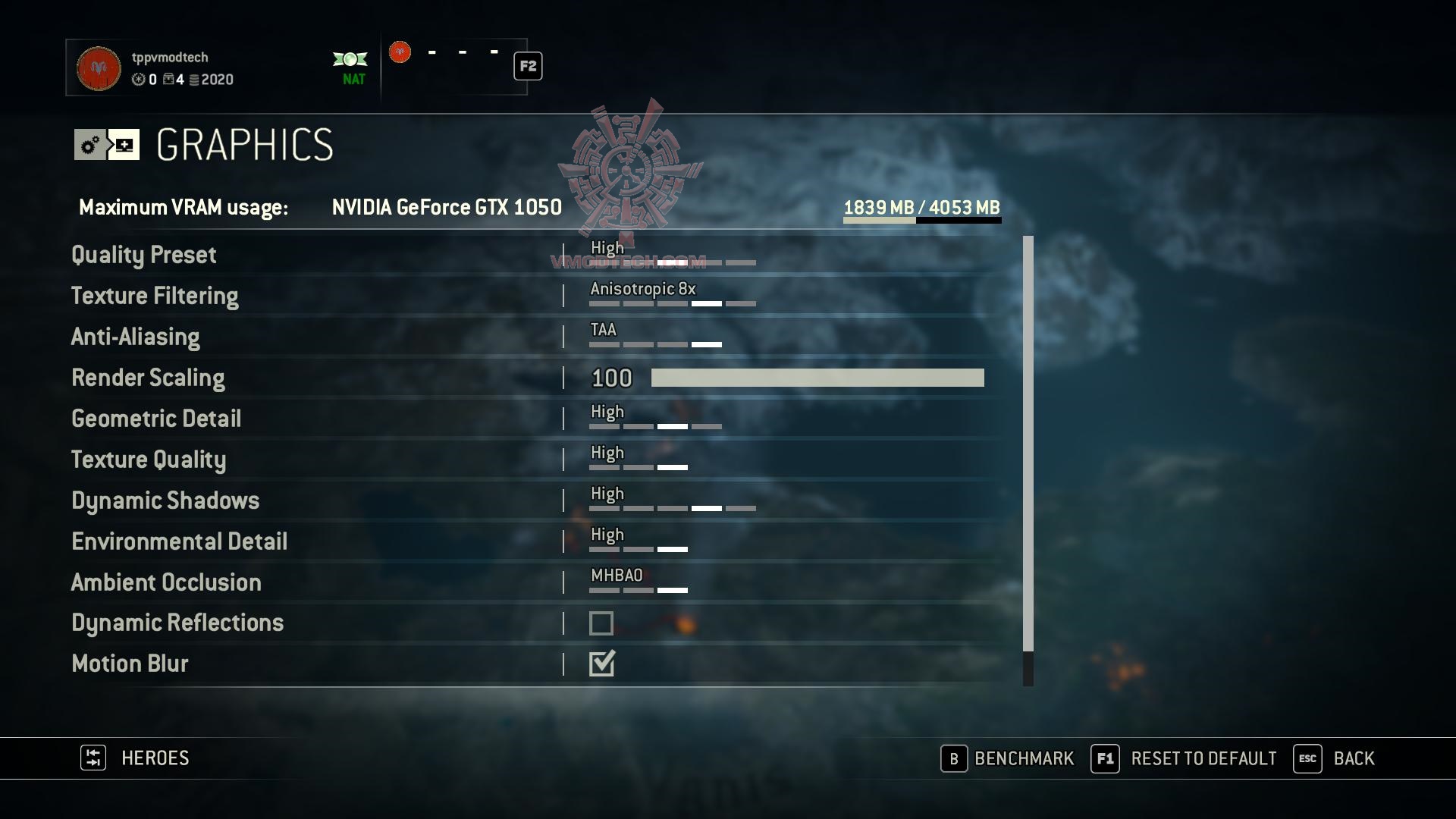Enable the Dynamic Reflections checkbox
Image resolution: width=1456 pixels, height=819 pixels.
point(601,623)
